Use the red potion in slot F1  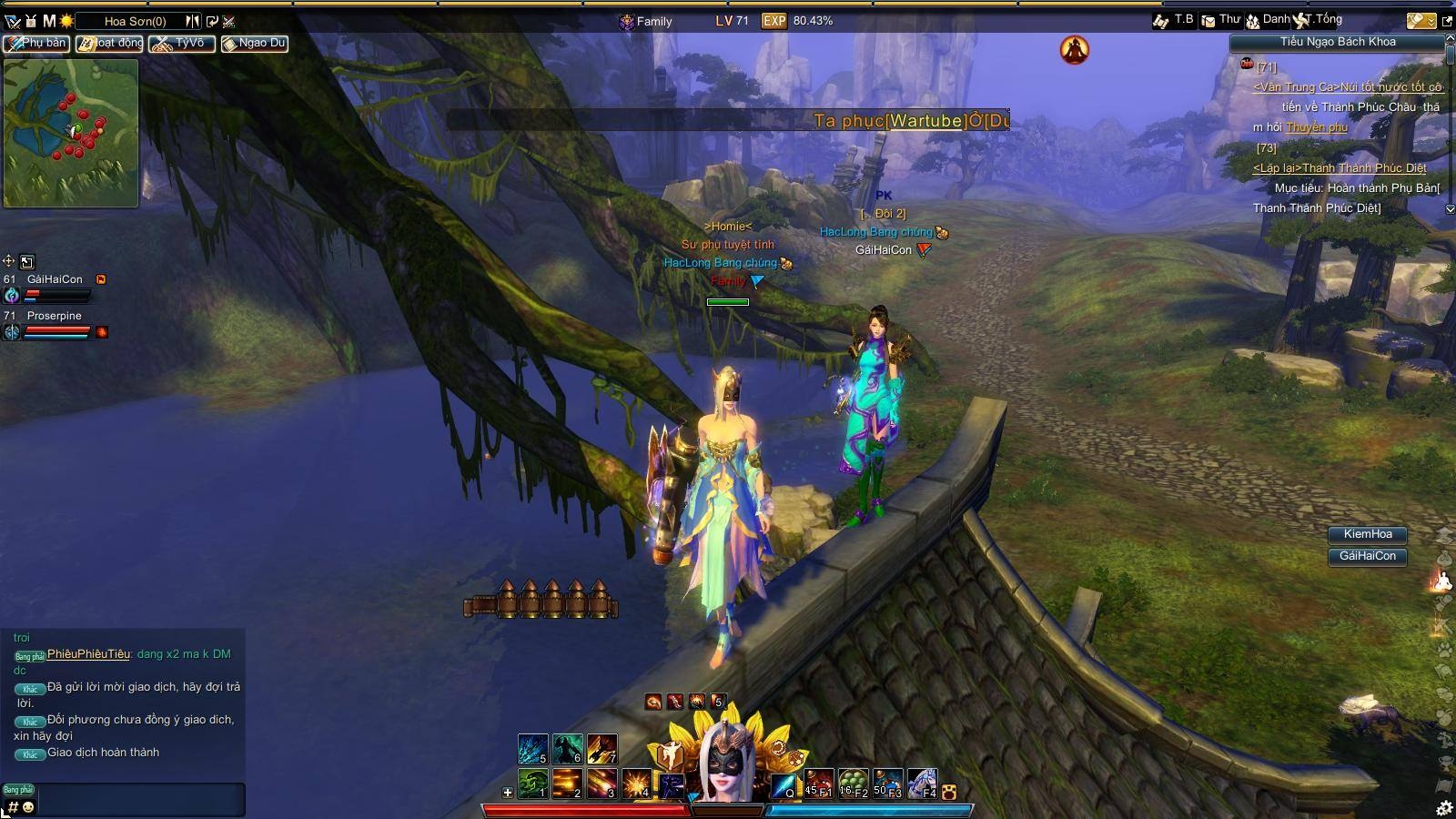click(818, 784)
